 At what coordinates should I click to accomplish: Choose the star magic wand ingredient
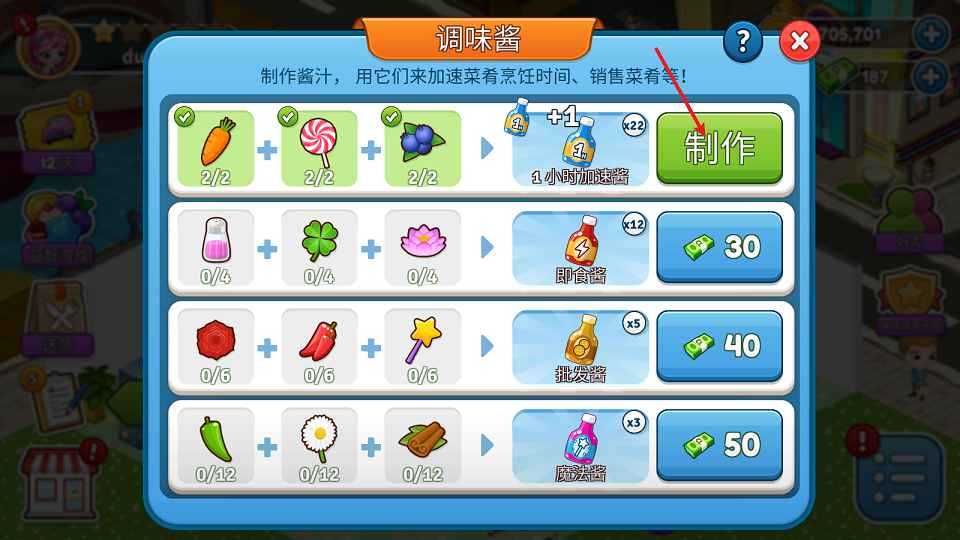(423, 346)
